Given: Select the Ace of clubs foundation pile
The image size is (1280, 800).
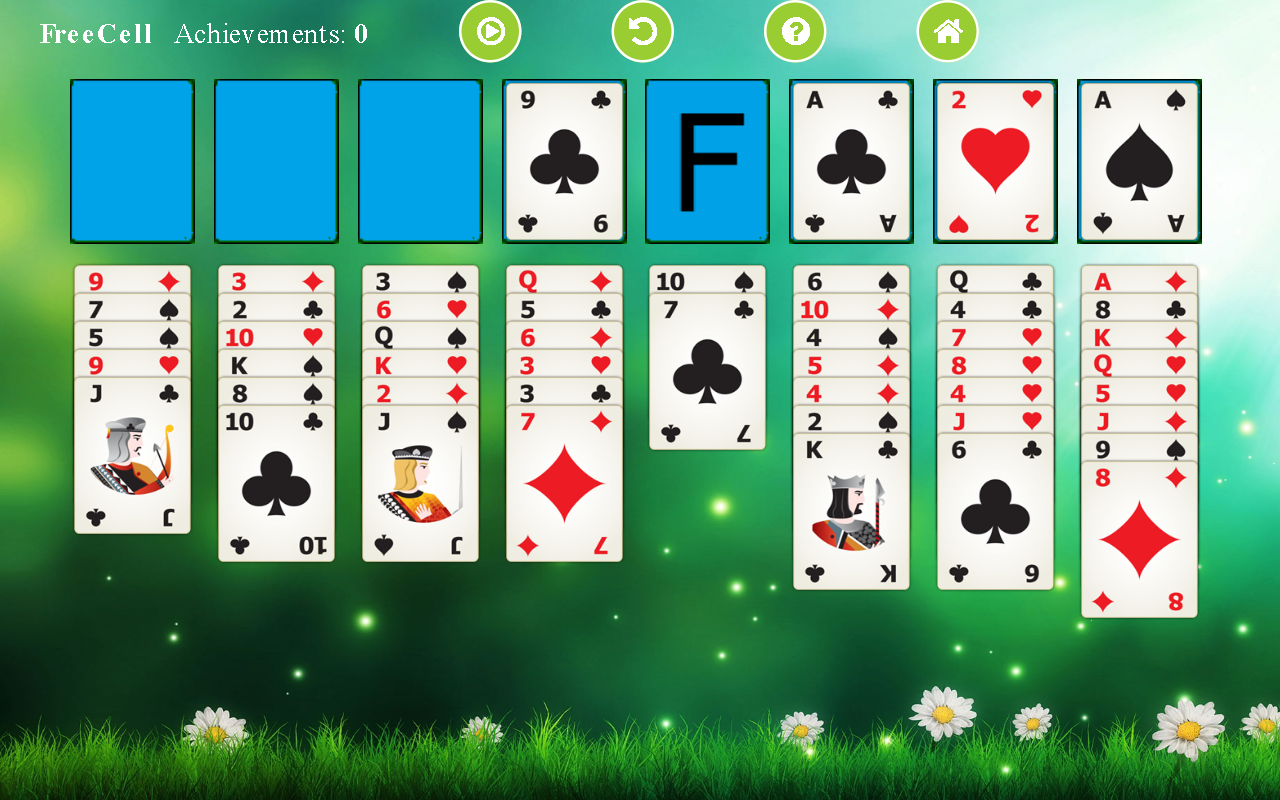Looking at the screenshot, I should click(x=851, y=160).
